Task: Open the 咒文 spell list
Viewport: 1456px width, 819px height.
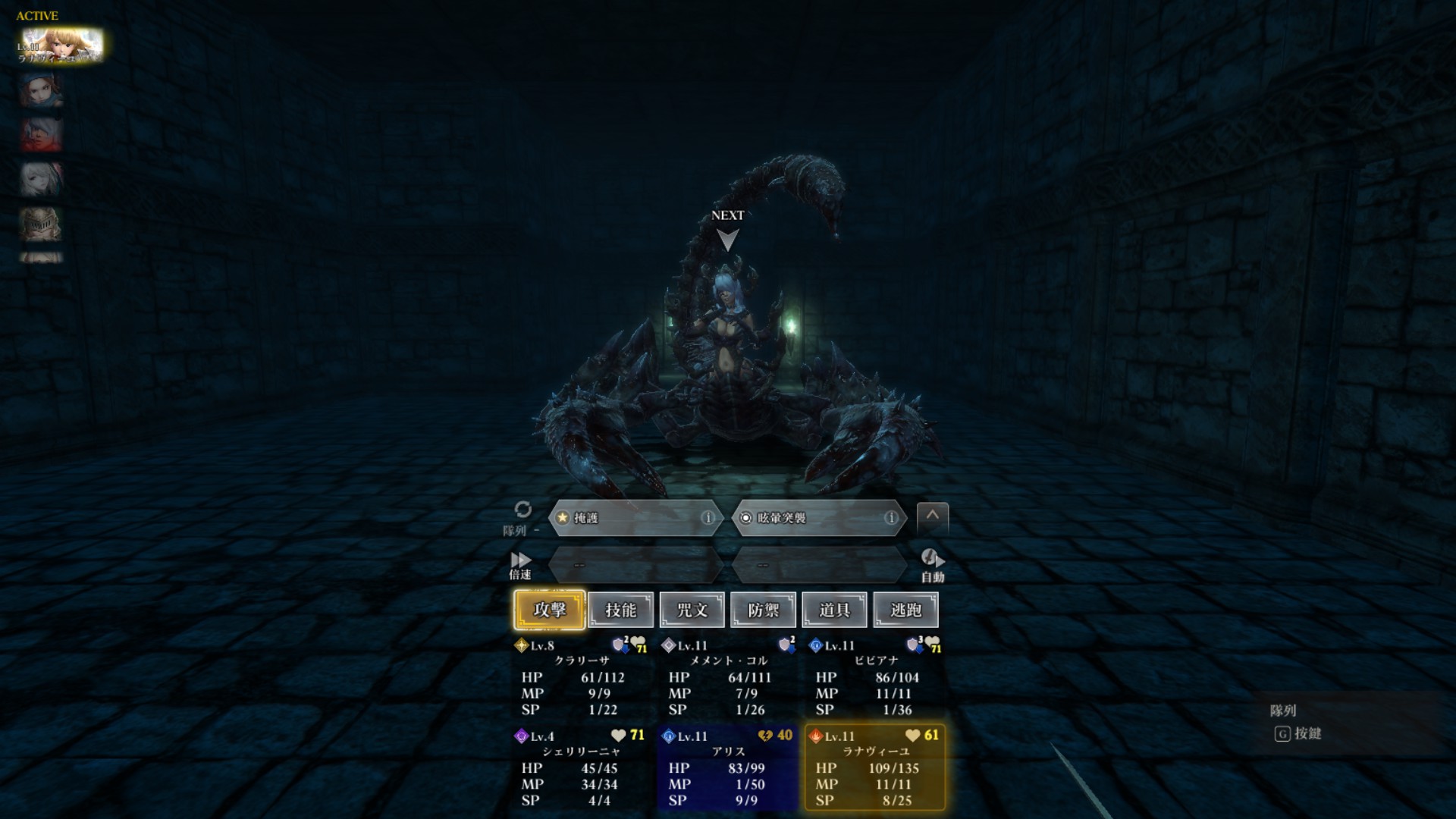Action: tap(692, 610)
